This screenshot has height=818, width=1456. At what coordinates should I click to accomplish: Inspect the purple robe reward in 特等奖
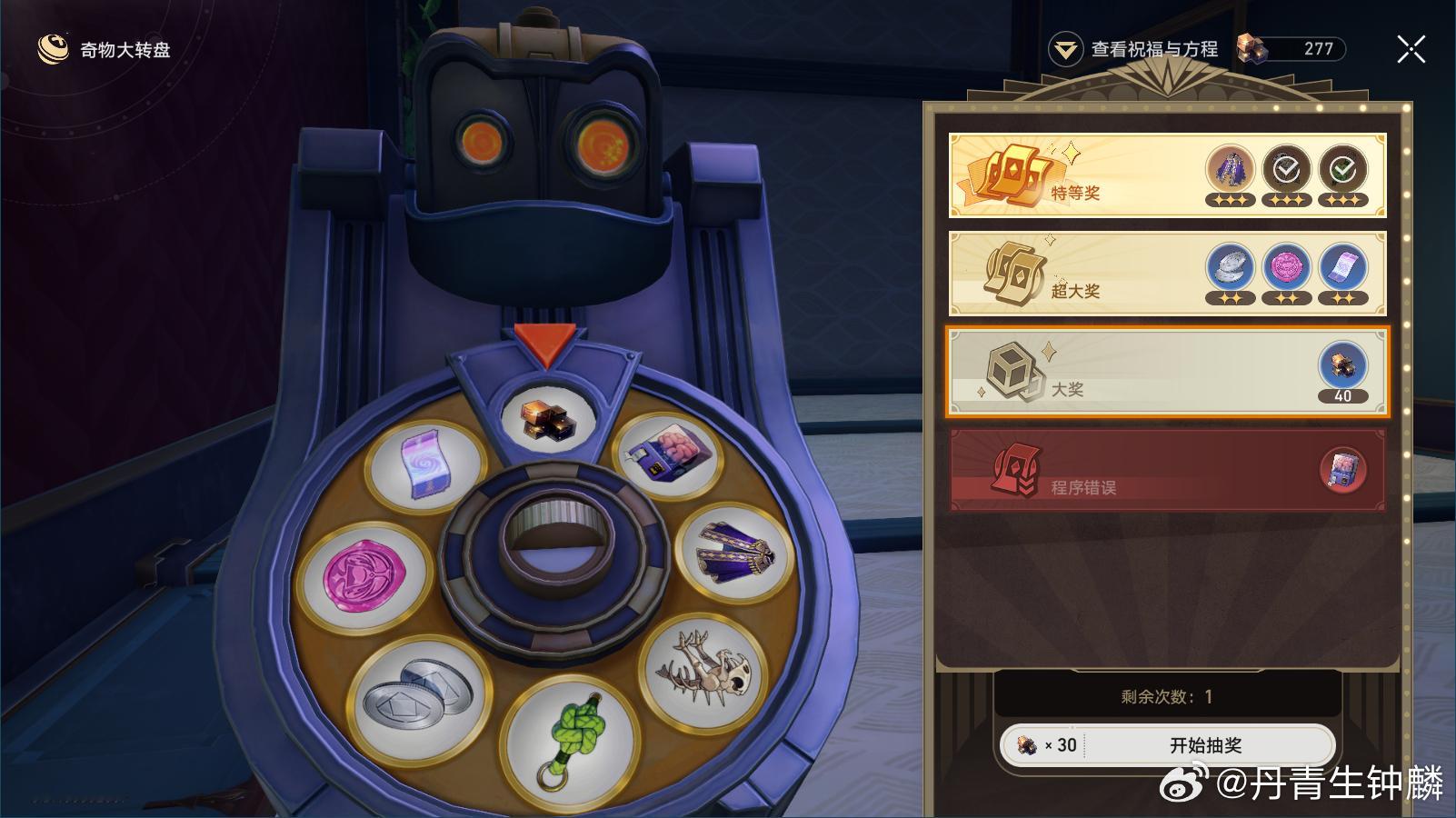pos(1231,169)
